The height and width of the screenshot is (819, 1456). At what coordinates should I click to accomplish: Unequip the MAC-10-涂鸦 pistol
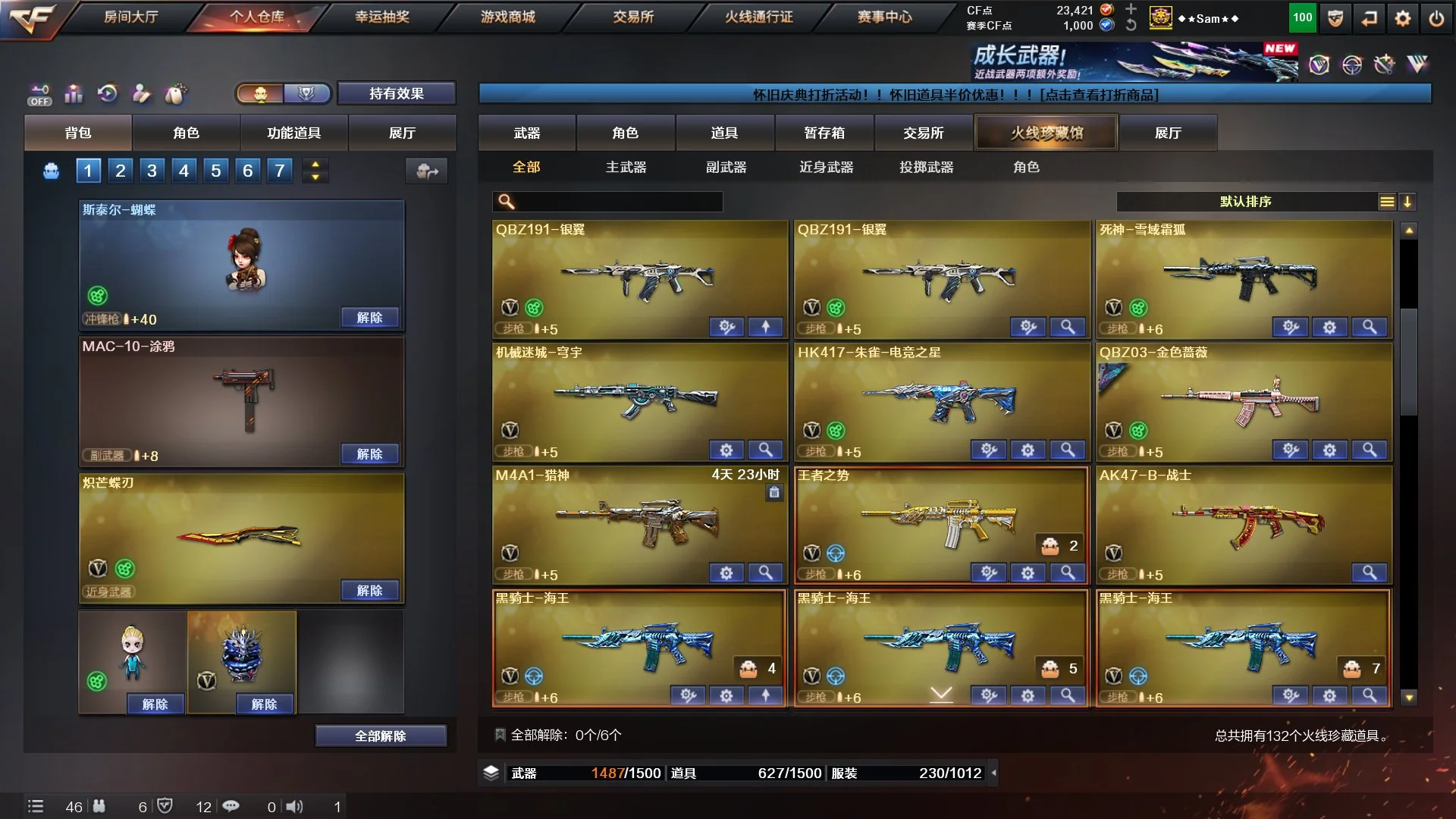[369, 453]
